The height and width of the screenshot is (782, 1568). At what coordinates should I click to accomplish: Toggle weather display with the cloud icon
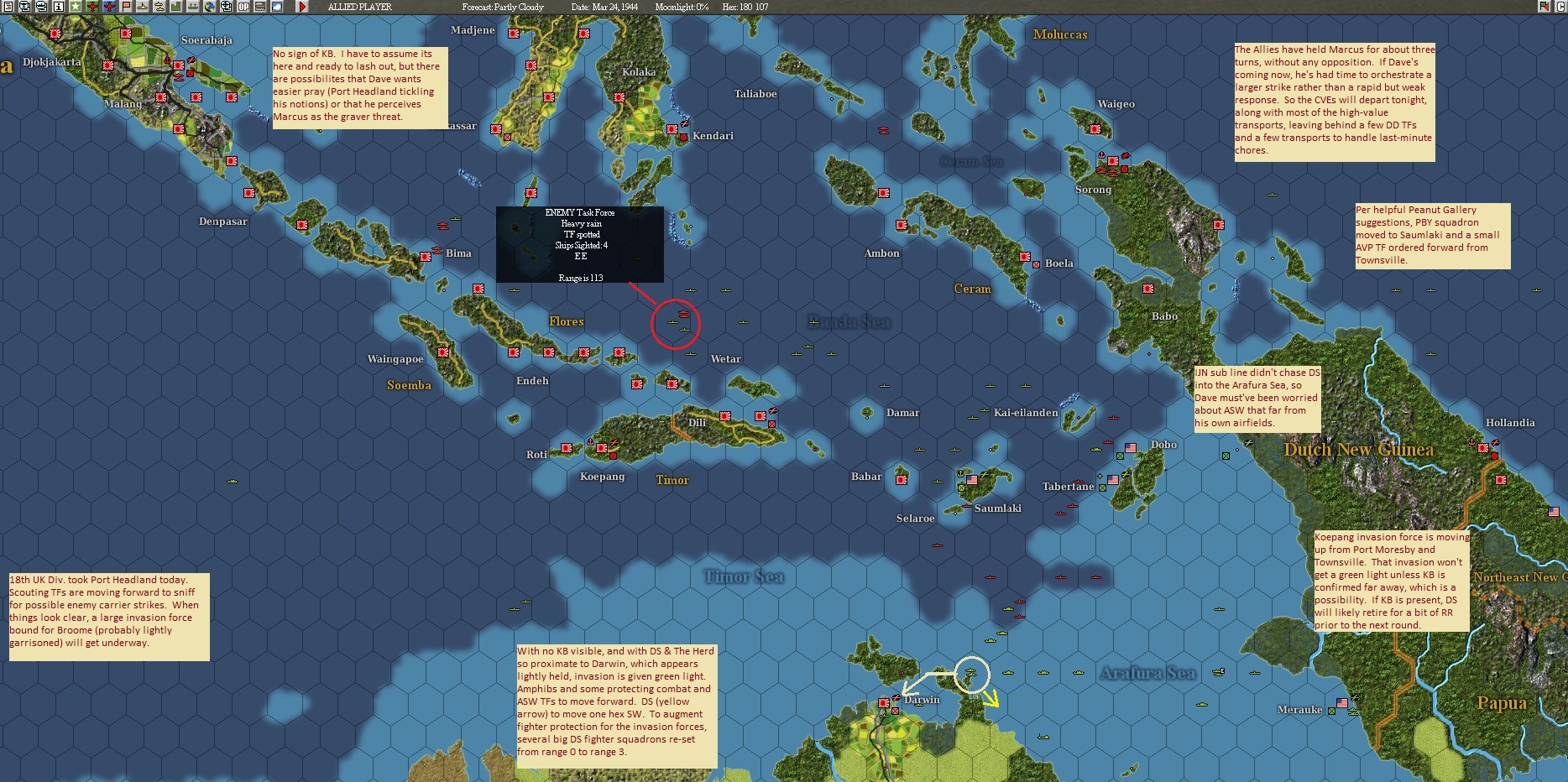click(x=277, y=8)
